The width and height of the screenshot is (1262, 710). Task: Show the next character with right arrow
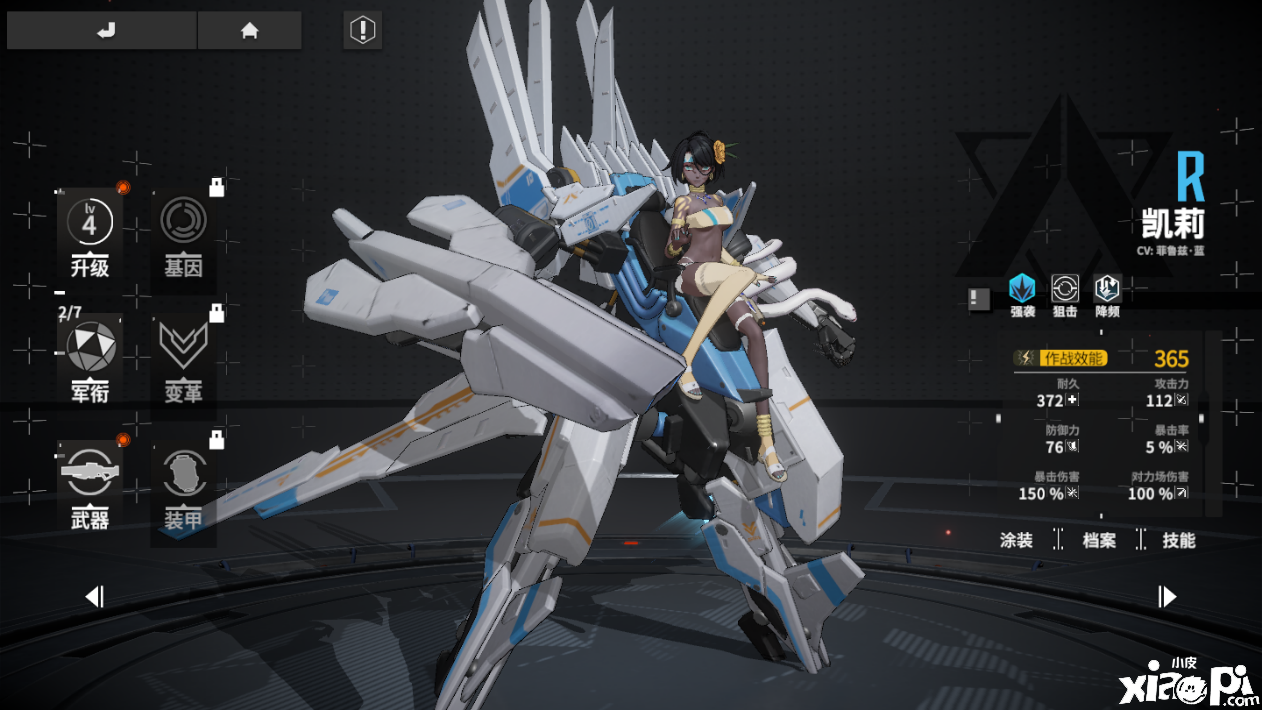1167,597
